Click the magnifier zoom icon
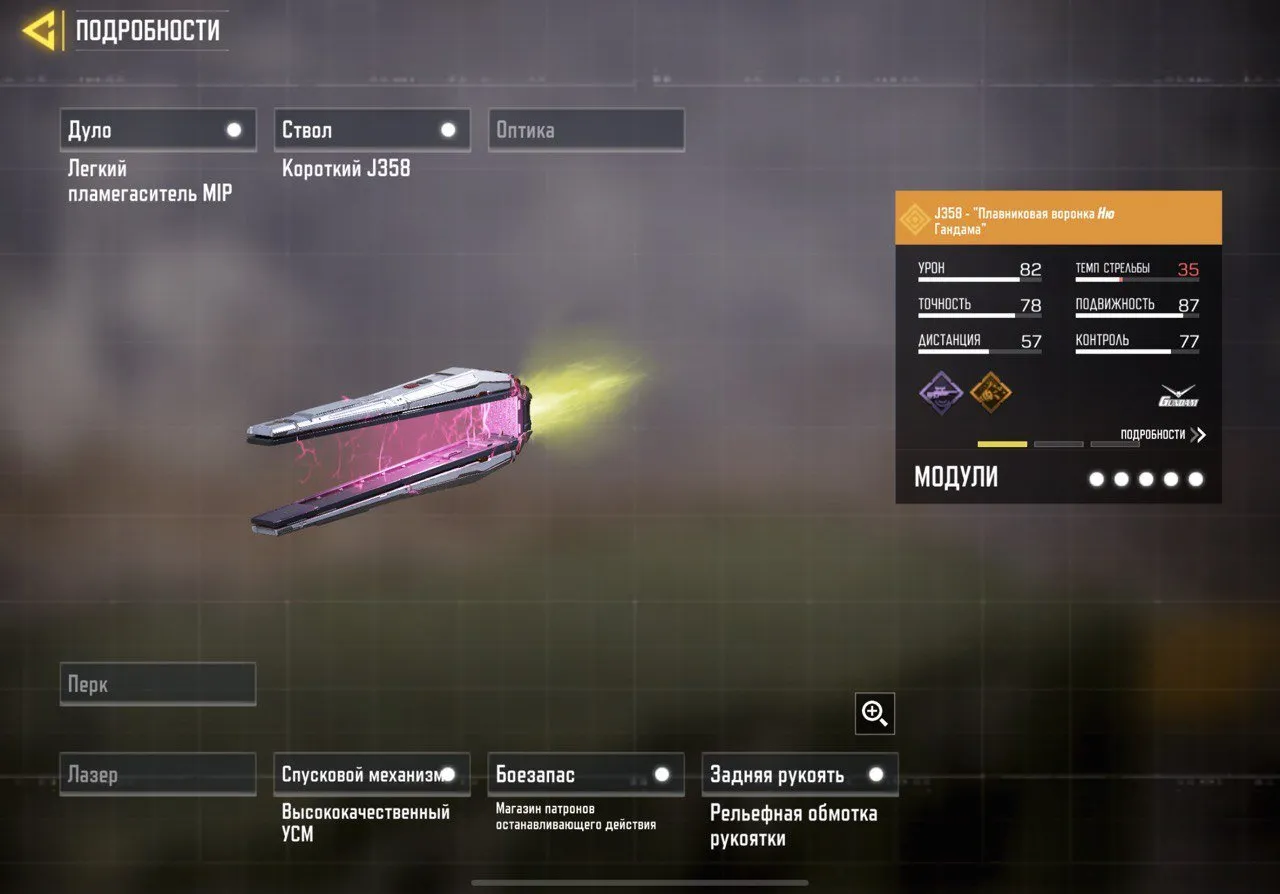The width and height of the screenshot is (1280, 894). pos(874,713)
